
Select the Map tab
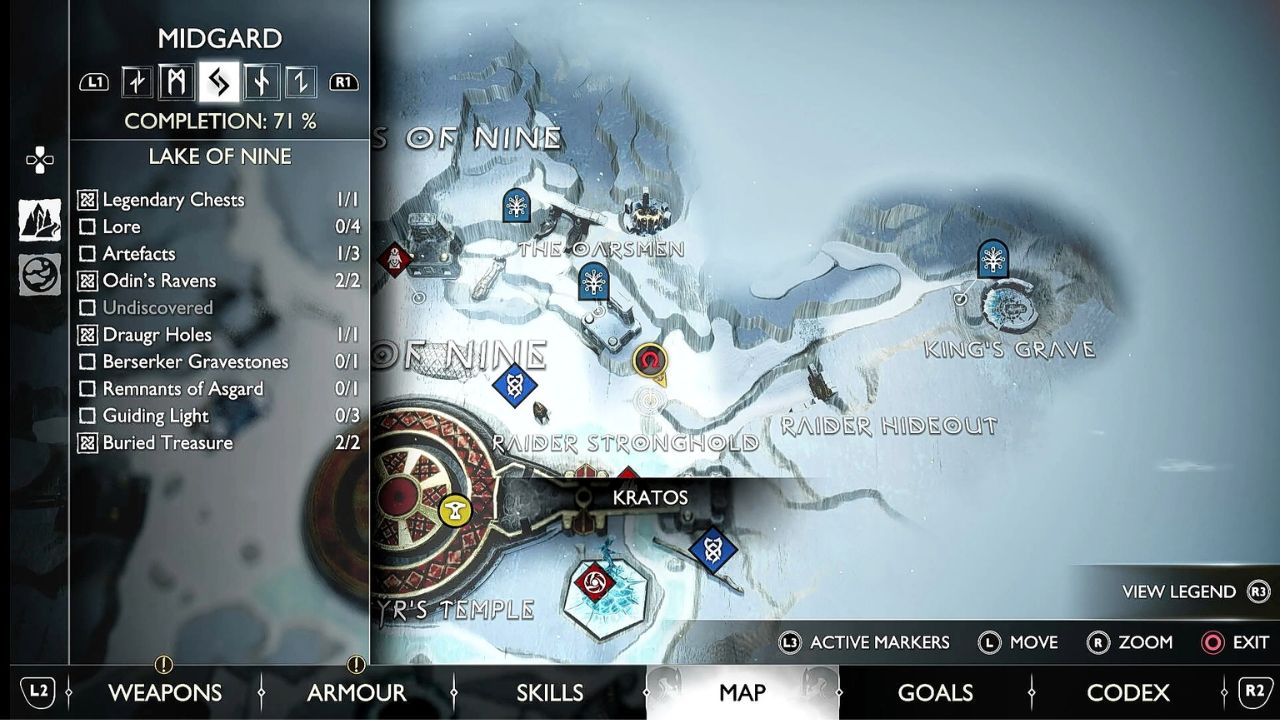(742, 692)
